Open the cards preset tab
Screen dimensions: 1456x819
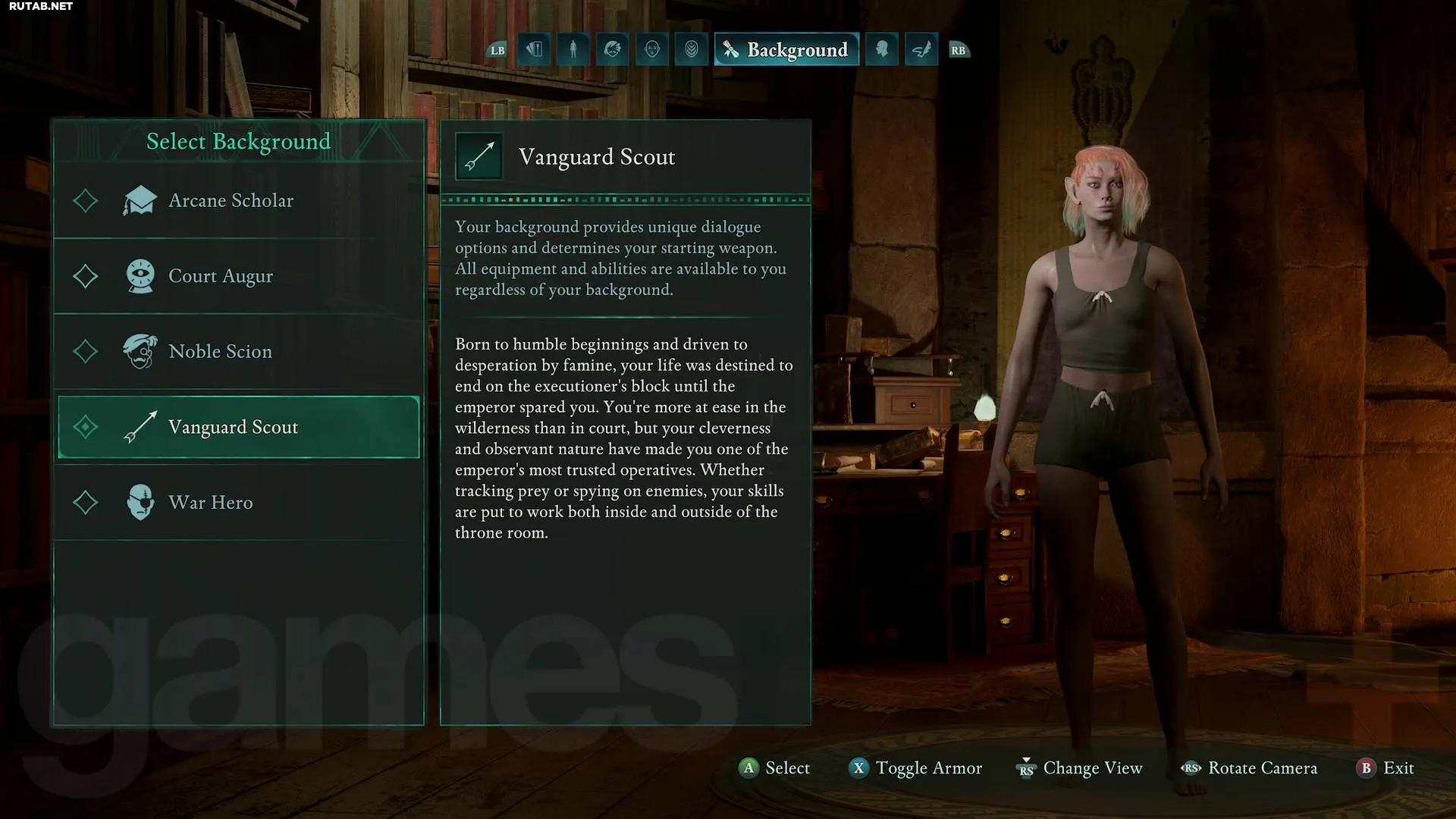535,50
